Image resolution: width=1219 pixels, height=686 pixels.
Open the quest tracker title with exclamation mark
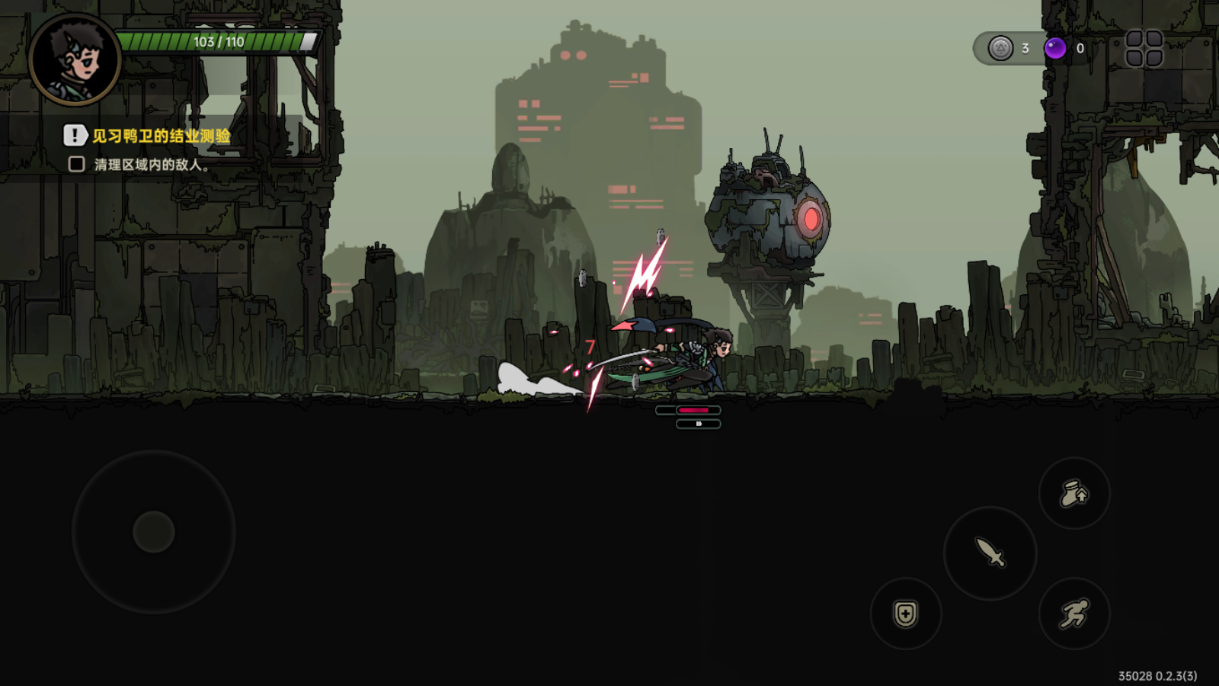coord(148,135)
